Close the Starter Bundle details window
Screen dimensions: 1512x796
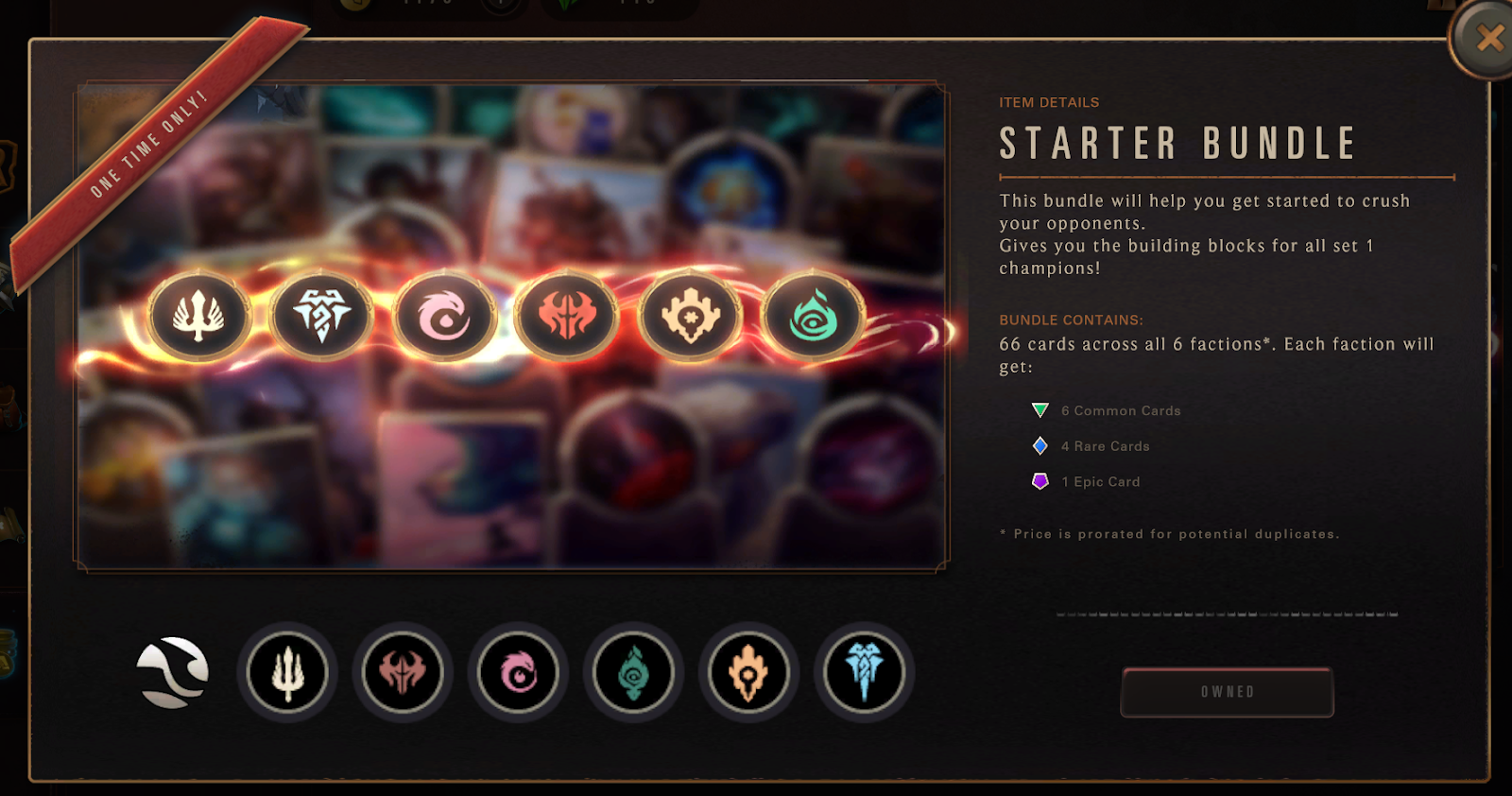pos(1488,38)
